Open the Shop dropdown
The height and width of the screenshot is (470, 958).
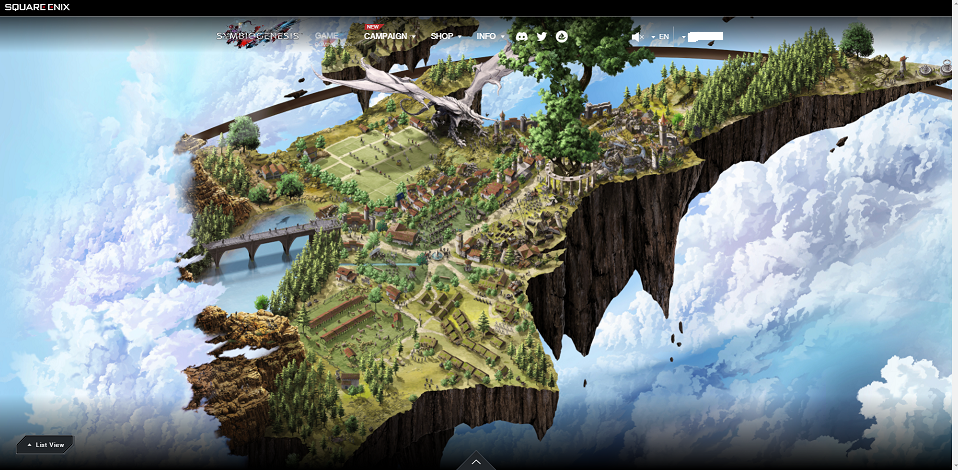pyautogui.click(x=445, y=37)
